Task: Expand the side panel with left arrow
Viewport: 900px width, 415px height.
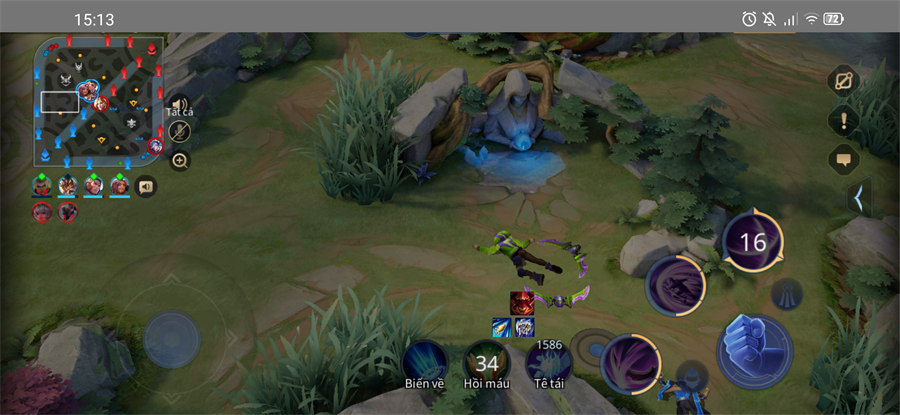Action: (x=857, y=198)
